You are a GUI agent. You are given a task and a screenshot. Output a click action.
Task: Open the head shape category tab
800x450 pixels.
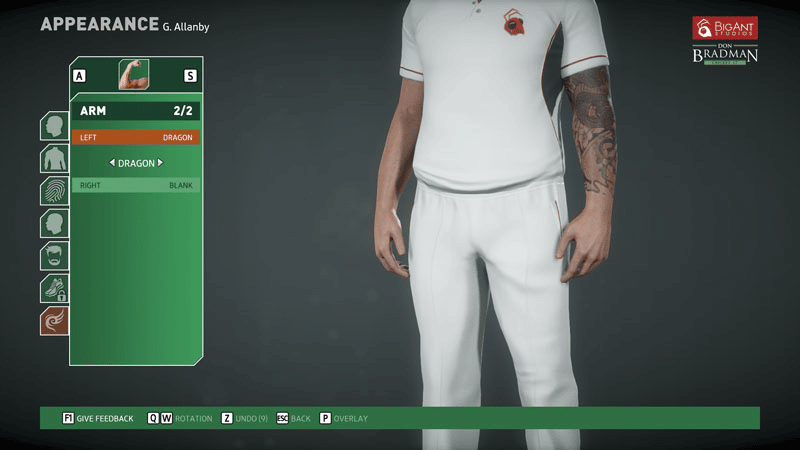pos(54,126)
